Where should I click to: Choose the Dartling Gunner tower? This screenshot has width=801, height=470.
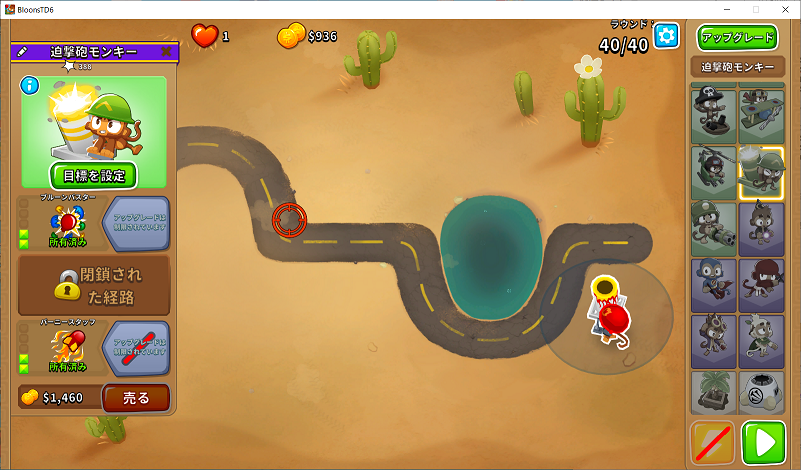714,228
